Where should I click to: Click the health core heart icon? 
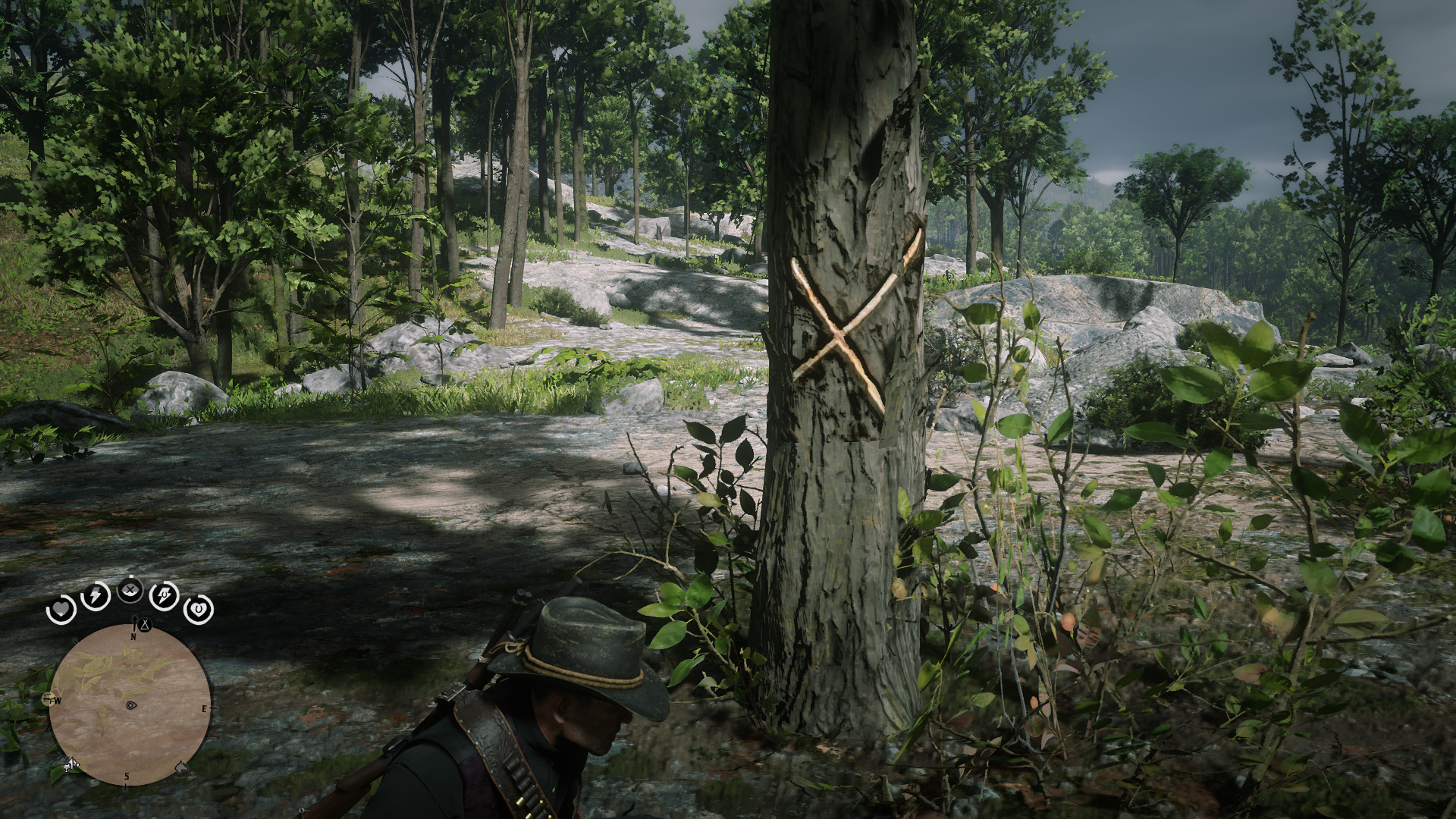(x=61, y=609)
